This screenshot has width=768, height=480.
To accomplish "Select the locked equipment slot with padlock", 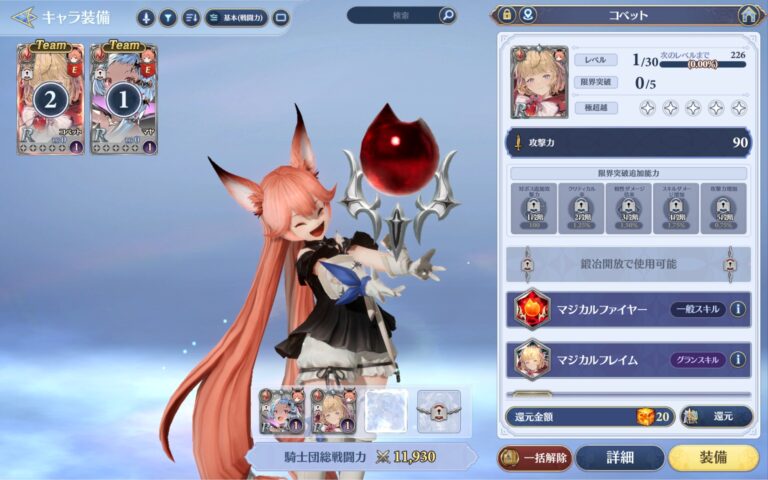I will [x=438, y=411].
